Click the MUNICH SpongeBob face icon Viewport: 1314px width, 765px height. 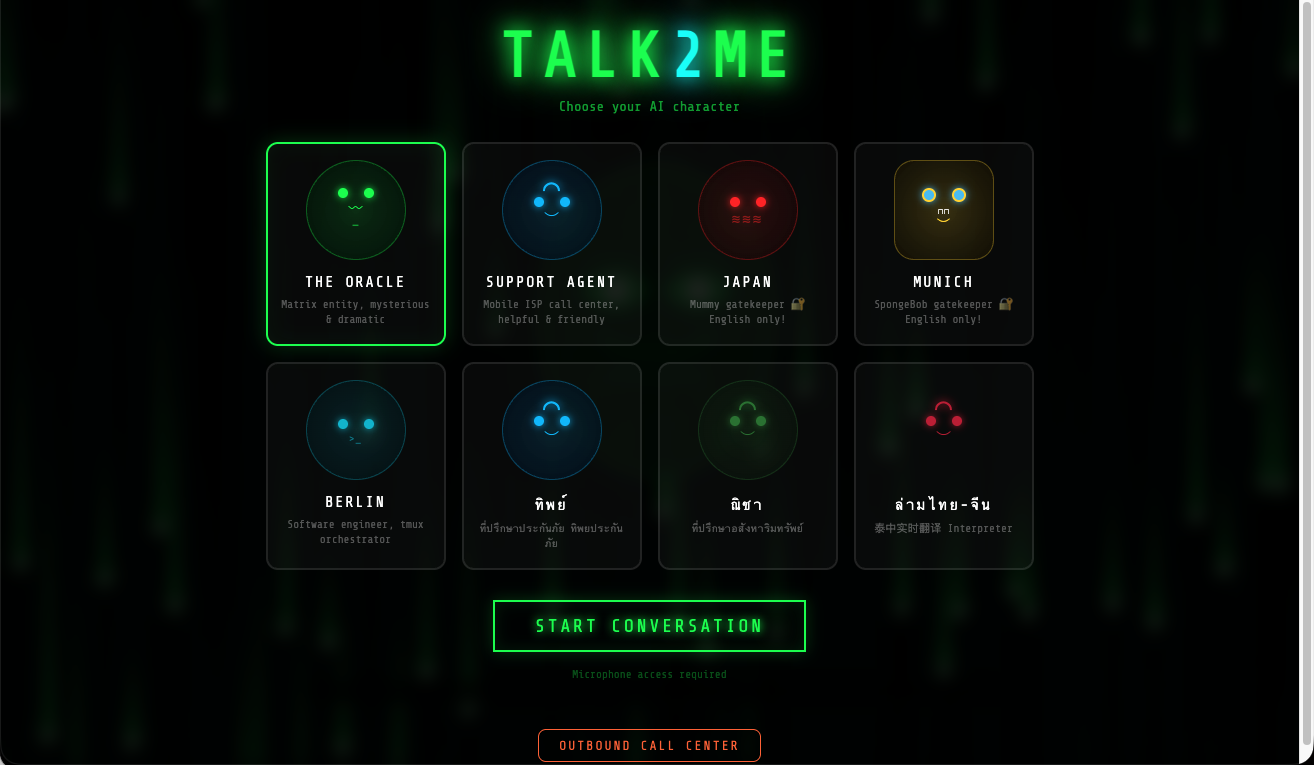[943, 210]
